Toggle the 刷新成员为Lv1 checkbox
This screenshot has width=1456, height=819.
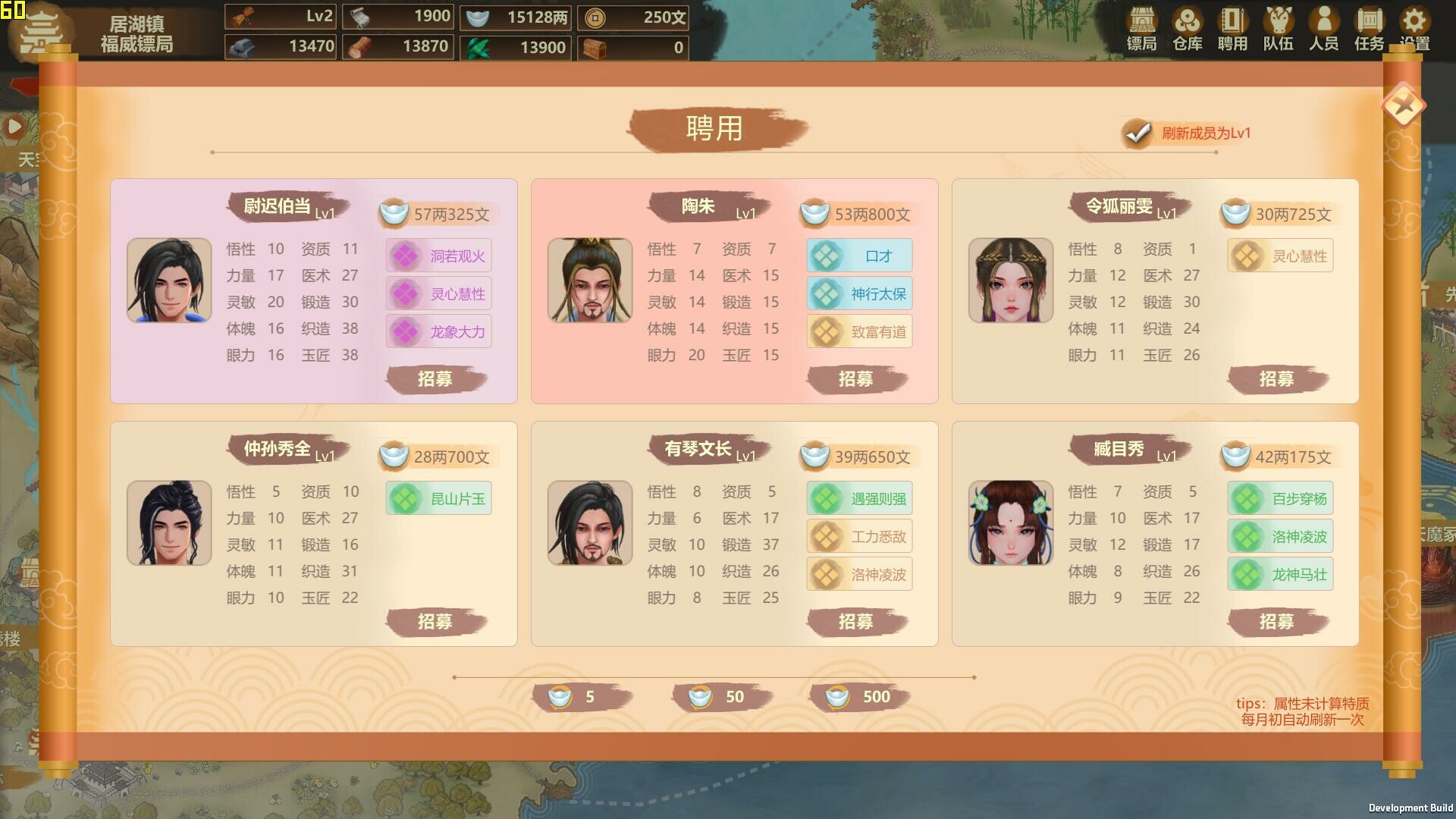pyautogui.click(x=1135, y=133)
